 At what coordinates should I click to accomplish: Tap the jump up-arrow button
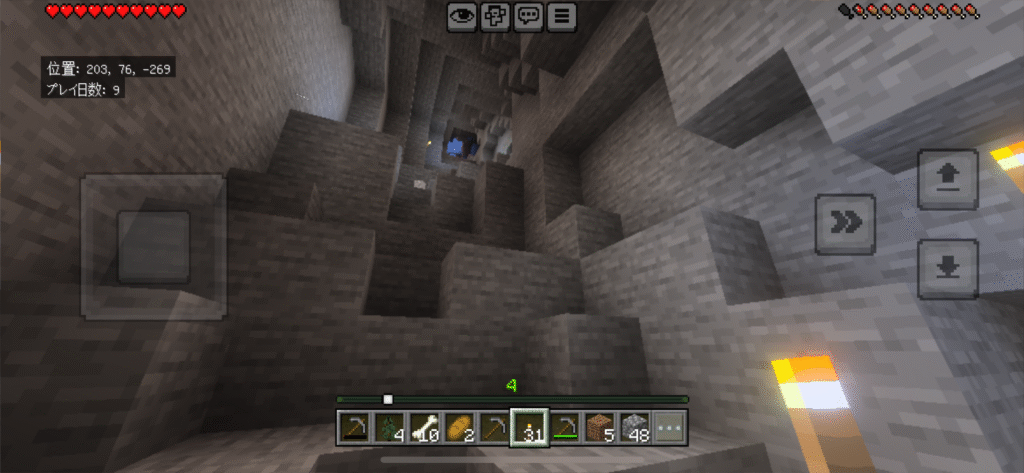[x=947, y=179]
